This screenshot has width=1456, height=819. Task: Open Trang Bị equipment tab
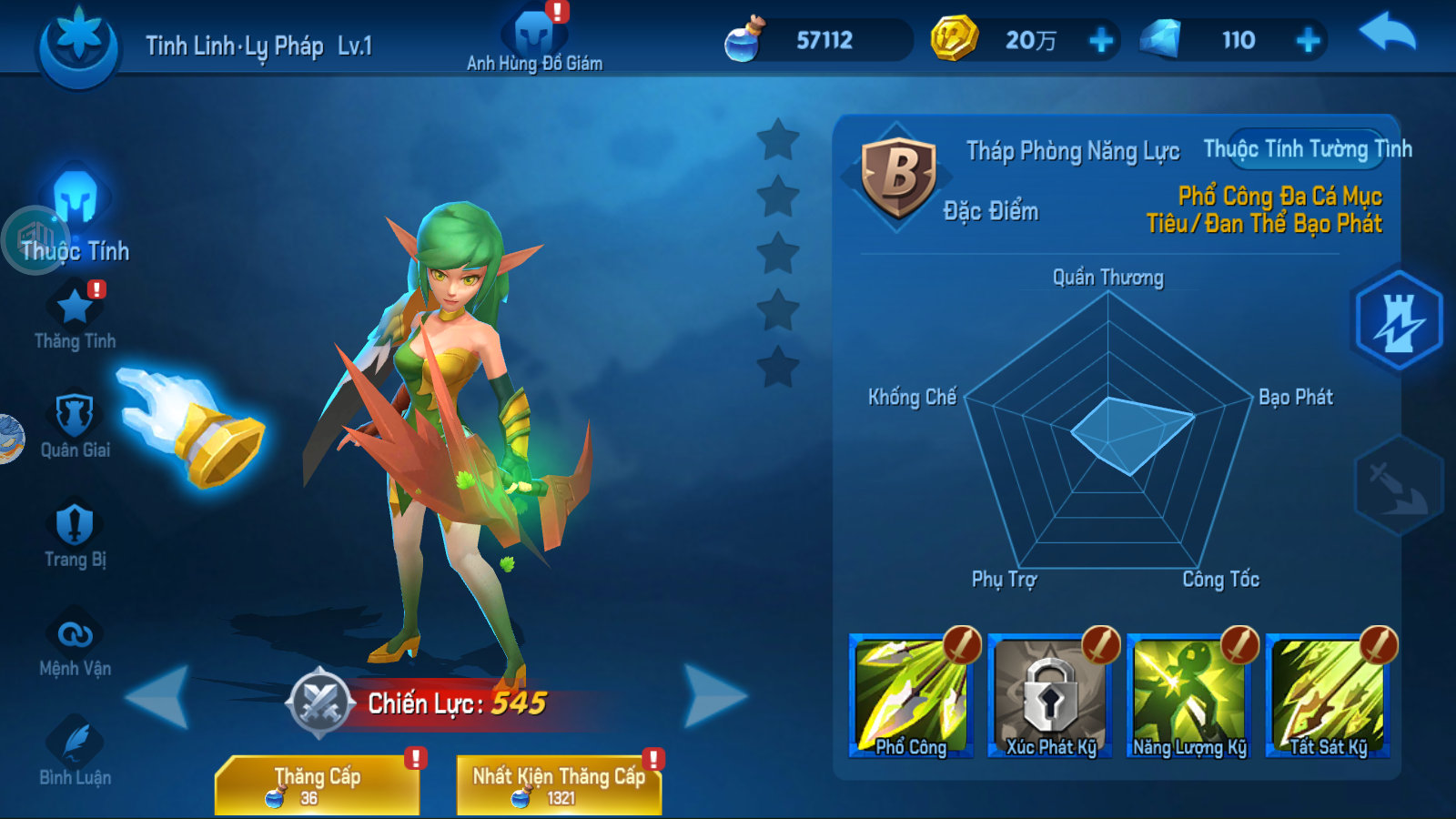(75, 535)
